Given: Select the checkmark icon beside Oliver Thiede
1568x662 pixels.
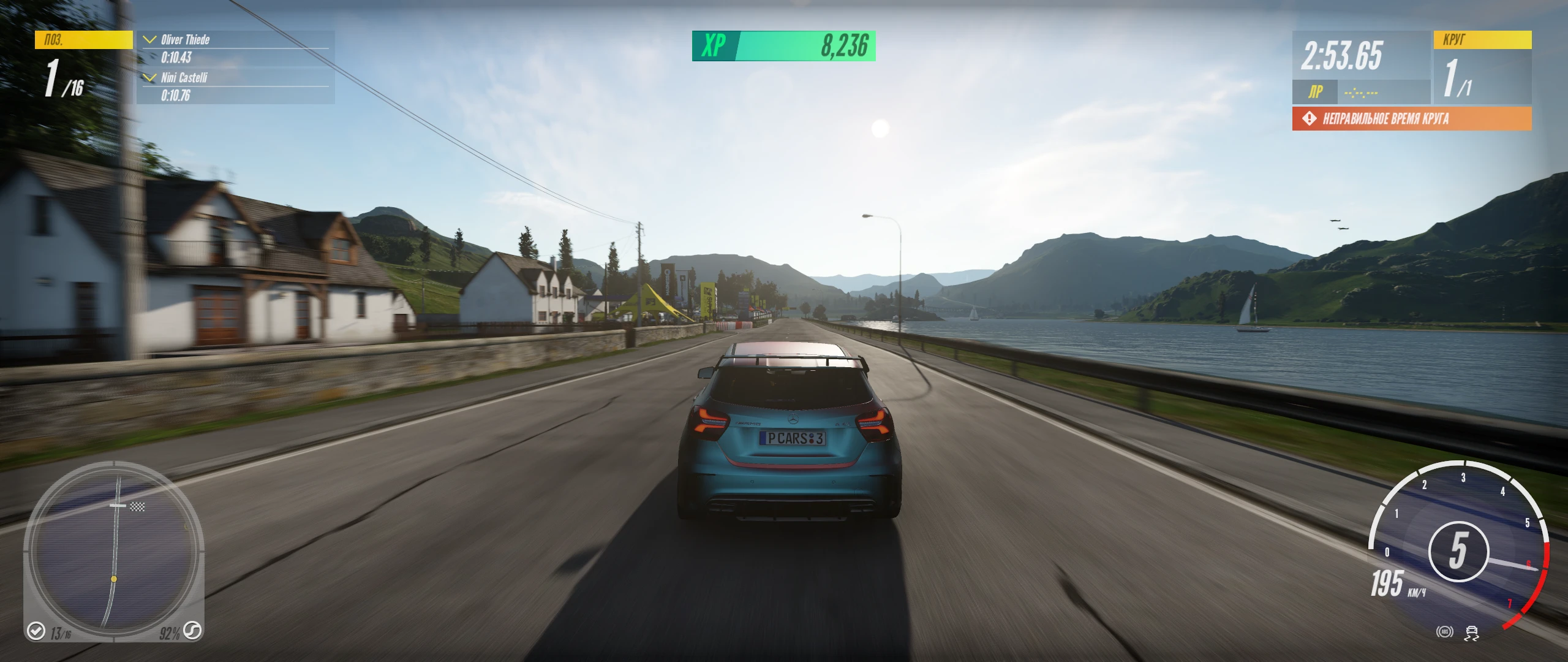Looking at the screenshot, I should tap(149, 40).
